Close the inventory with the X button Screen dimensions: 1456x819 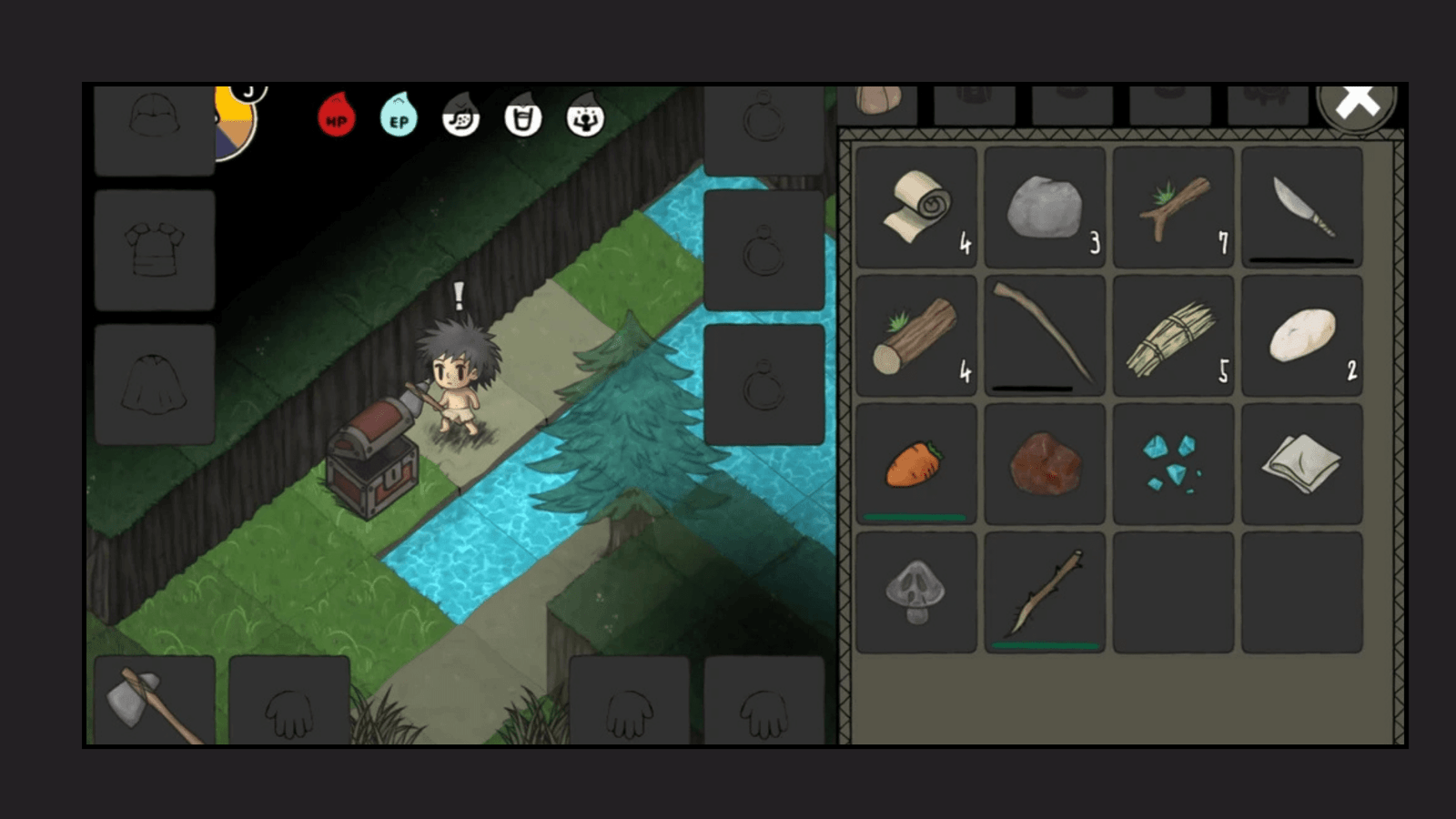point(1357,102)
